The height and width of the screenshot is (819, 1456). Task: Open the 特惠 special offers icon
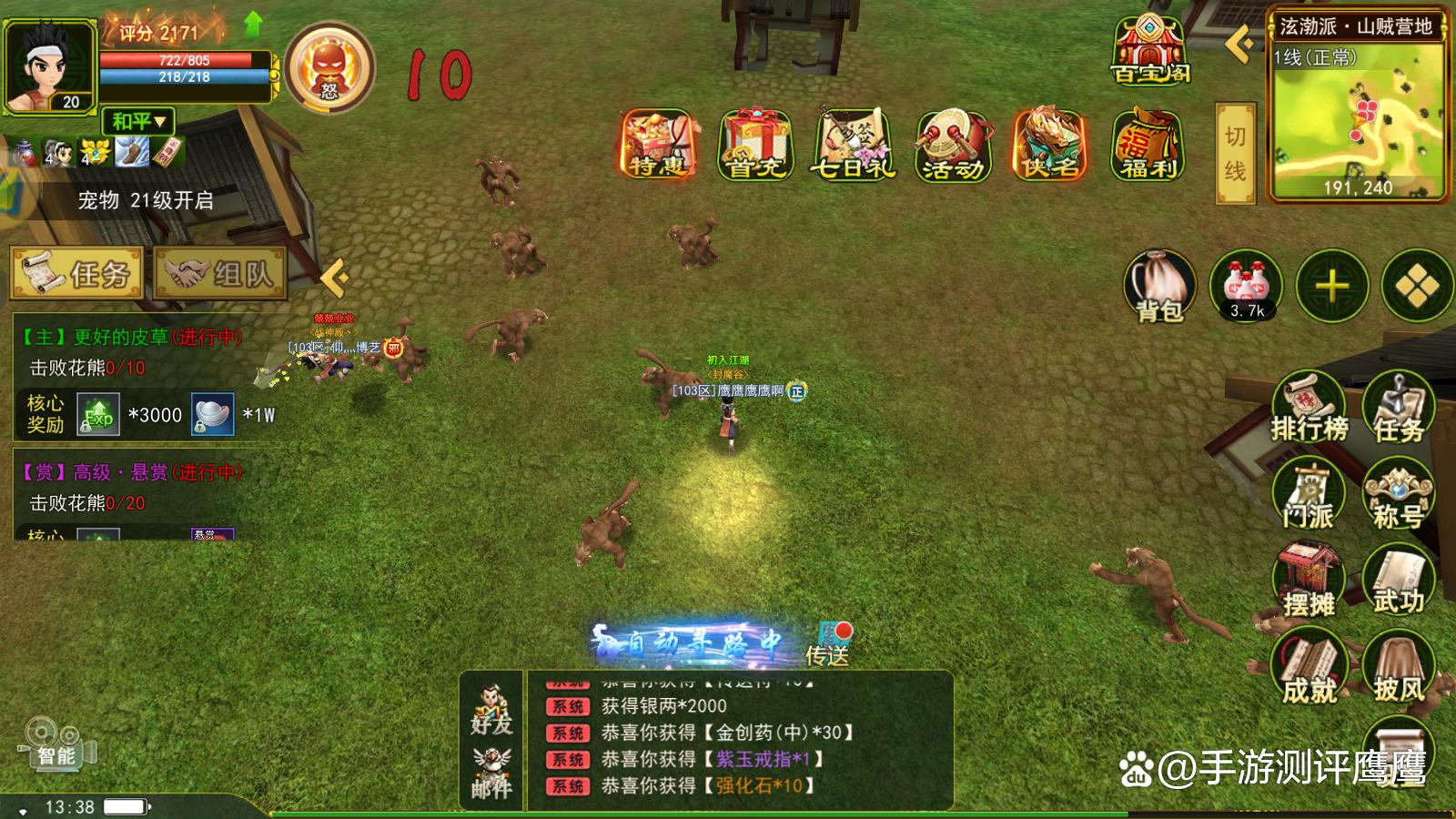click(660, 144)
